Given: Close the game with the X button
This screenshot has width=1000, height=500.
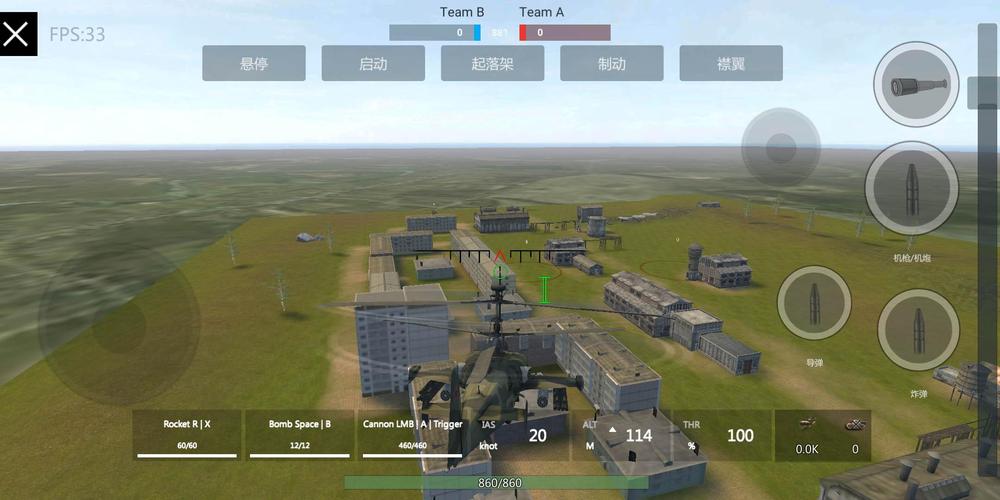Looking at the screenshot, I should 18,34.
